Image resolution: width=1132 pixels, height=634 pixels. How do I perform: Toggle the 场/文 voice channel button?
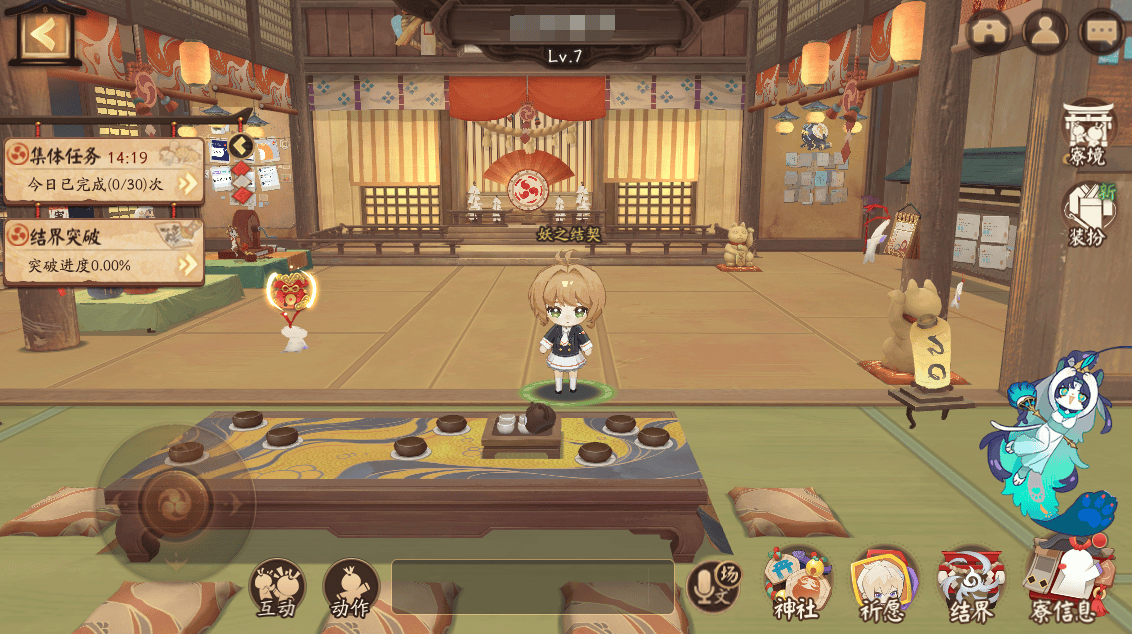point(712,586)
